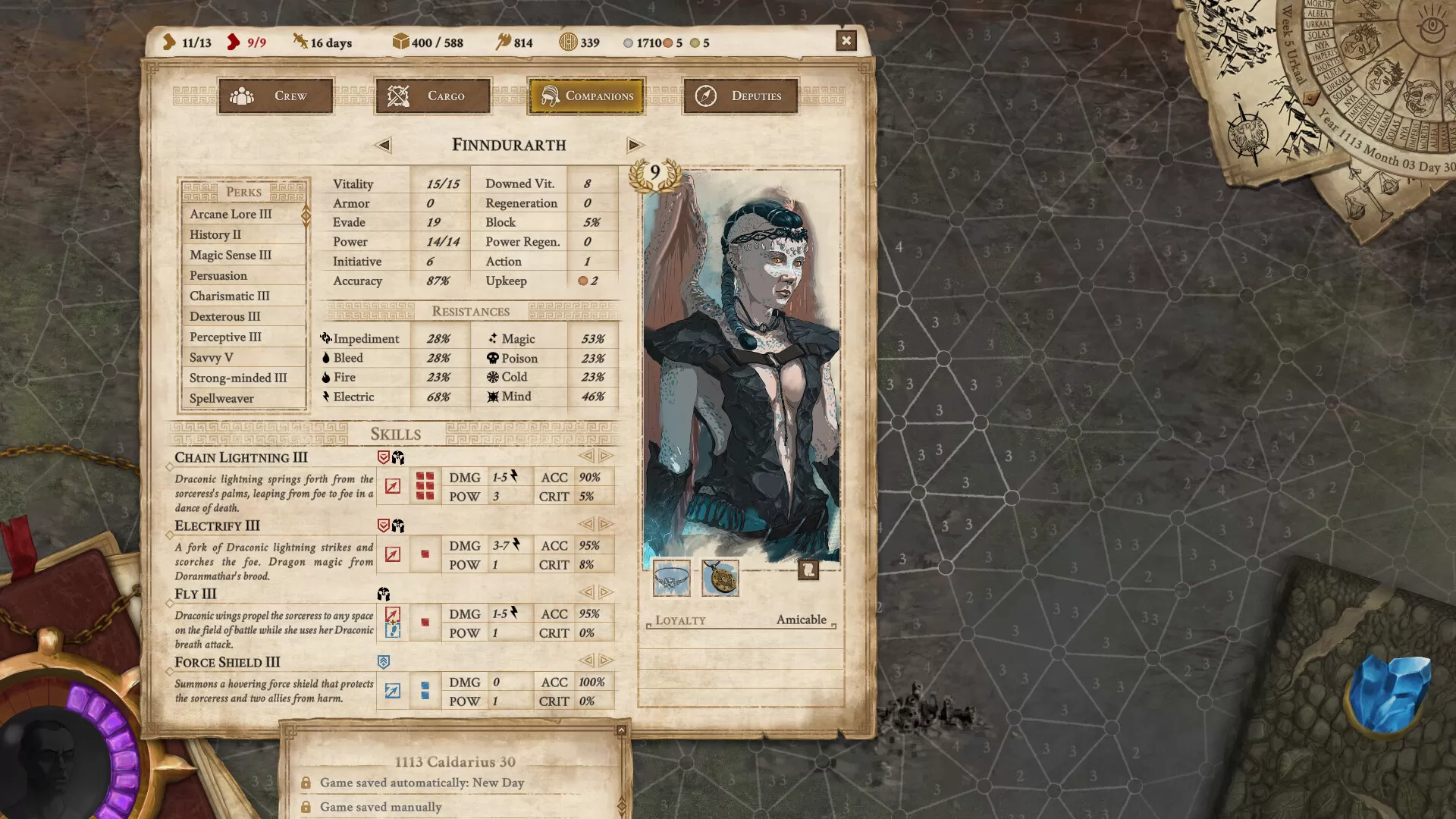The height and width of the screenshot is (819, 1456).
Task: Toggle the helmet marker above Fly III
Action: point(384,593)
